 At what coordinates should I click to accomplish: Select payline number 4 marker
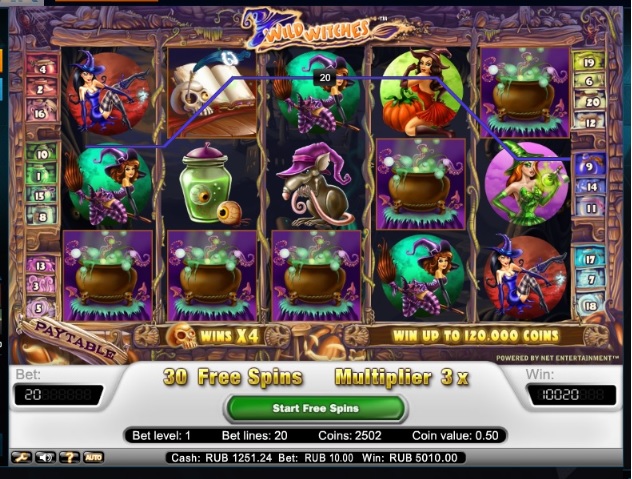[42, 68]
